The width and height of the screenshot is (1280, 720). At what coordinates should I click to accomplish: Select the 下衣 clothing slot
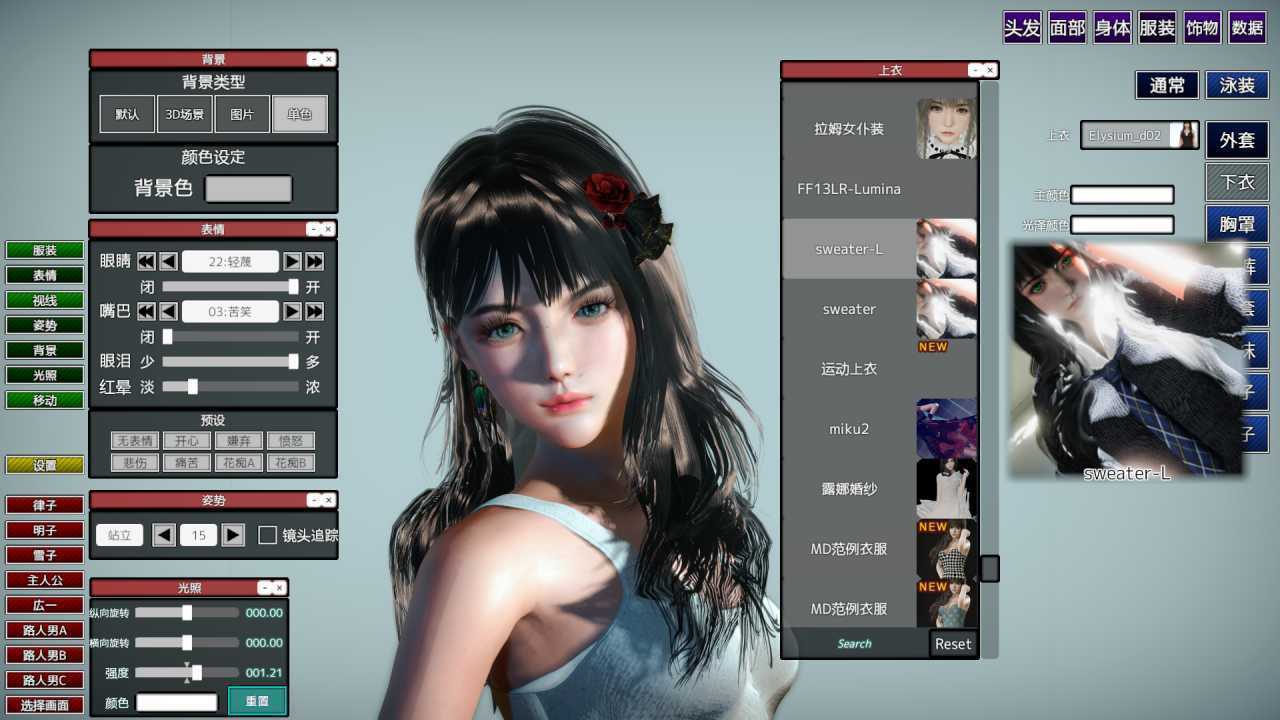(x=1236, y=182)
